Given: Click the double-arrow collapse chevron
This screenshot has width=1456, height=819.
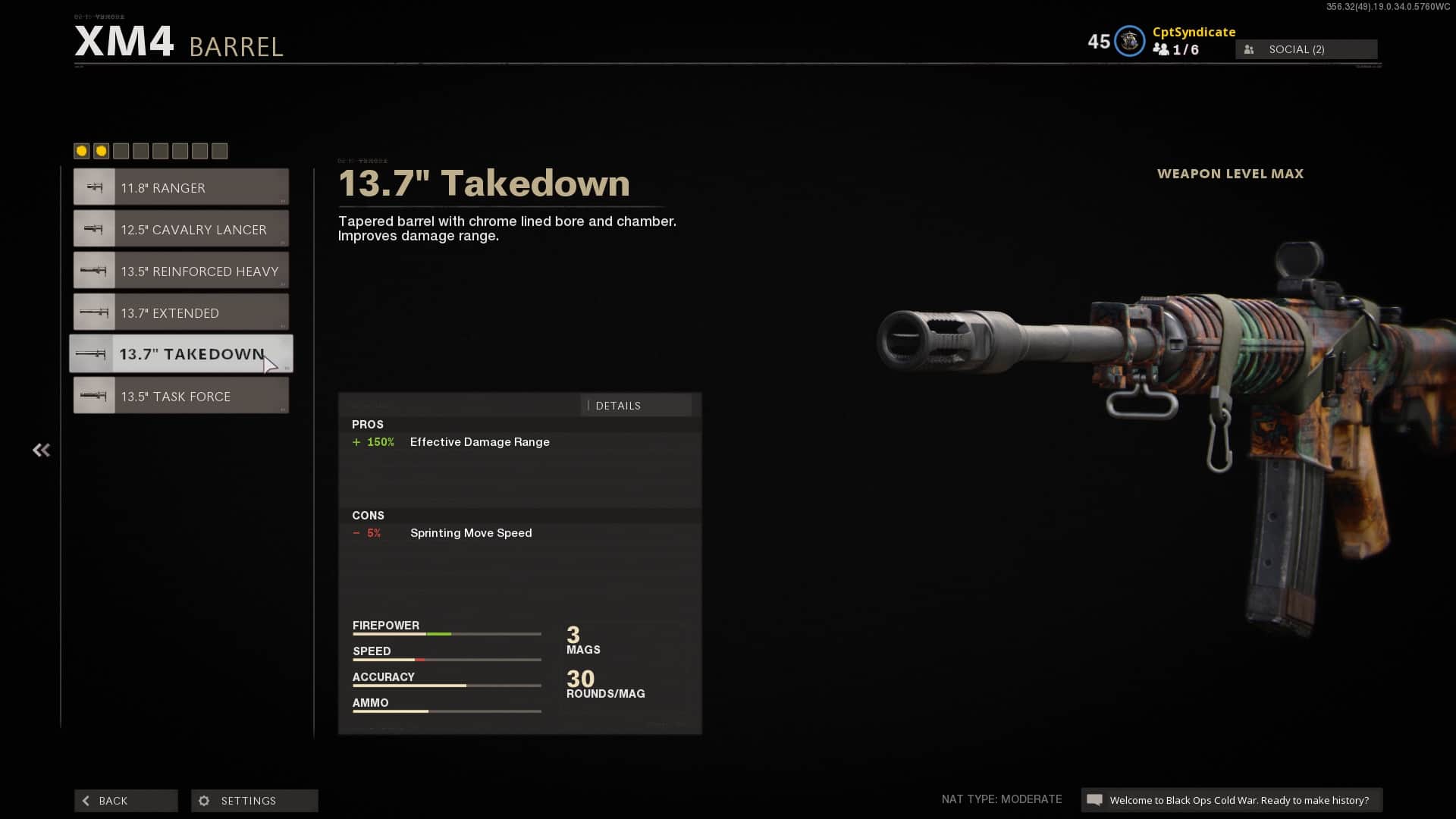Looking at the screenshot, I should coord(41,450).
